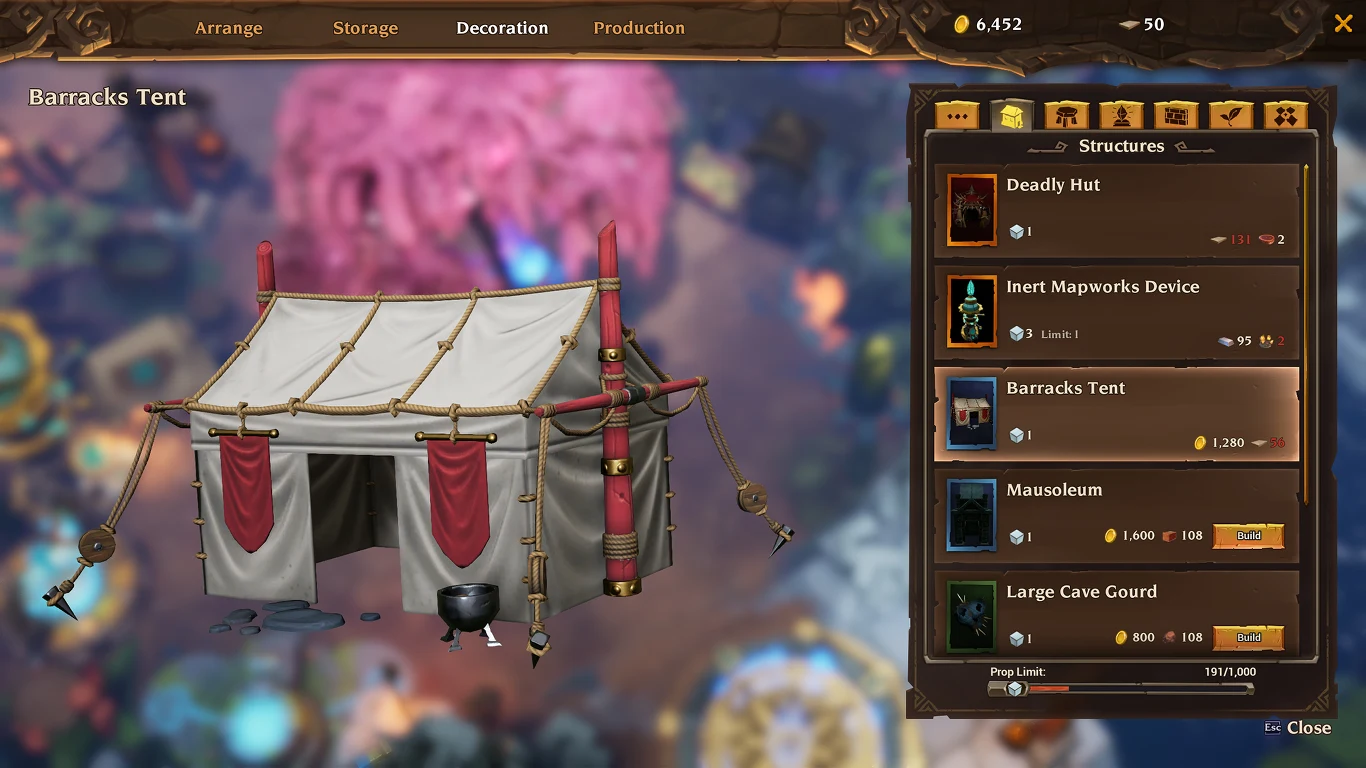Select the diamond-pattern category icon
1366x768 pixels.
pos(1286,114)
